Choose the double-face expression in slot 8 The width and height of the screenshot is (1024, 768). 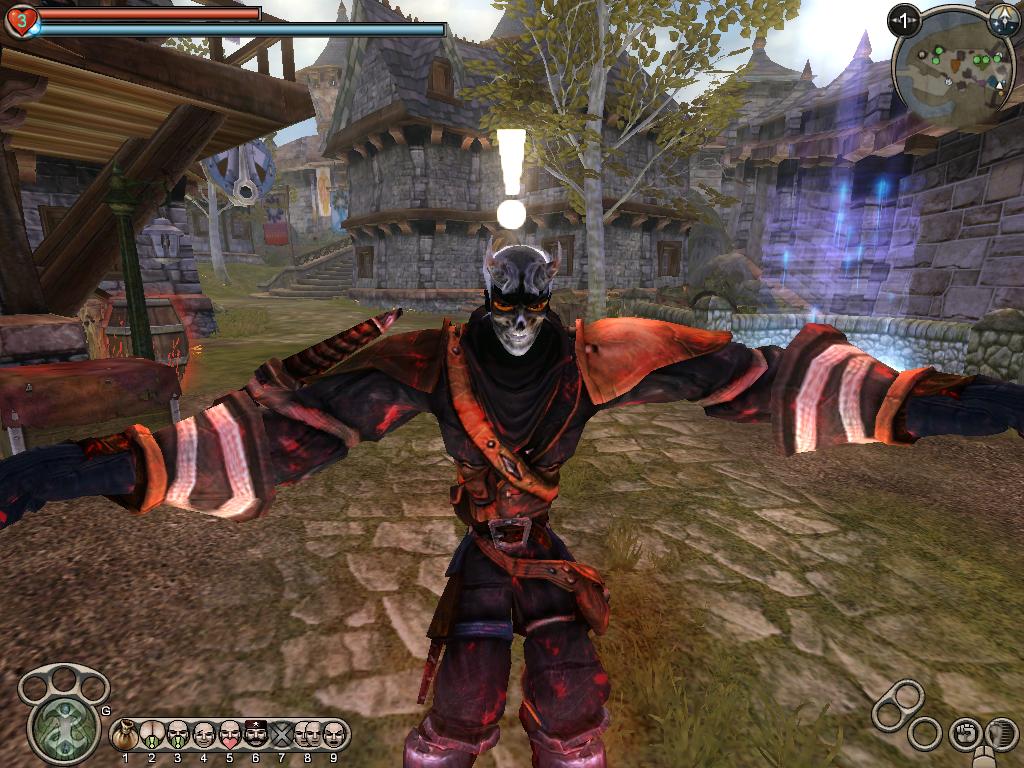point(308,736)
